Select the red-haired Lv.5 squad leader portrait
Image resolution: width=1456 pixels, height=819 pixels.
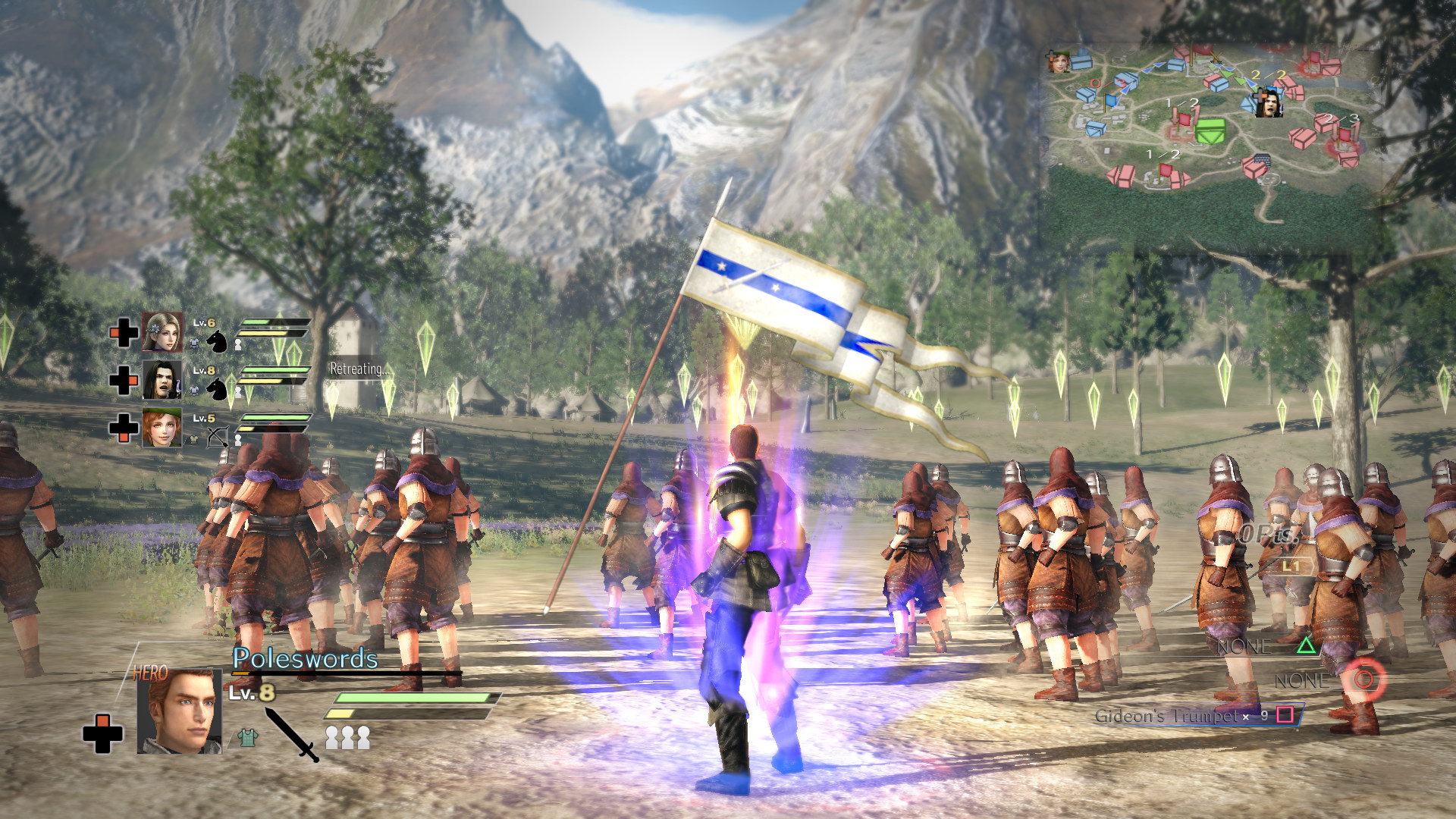[162, 428]
